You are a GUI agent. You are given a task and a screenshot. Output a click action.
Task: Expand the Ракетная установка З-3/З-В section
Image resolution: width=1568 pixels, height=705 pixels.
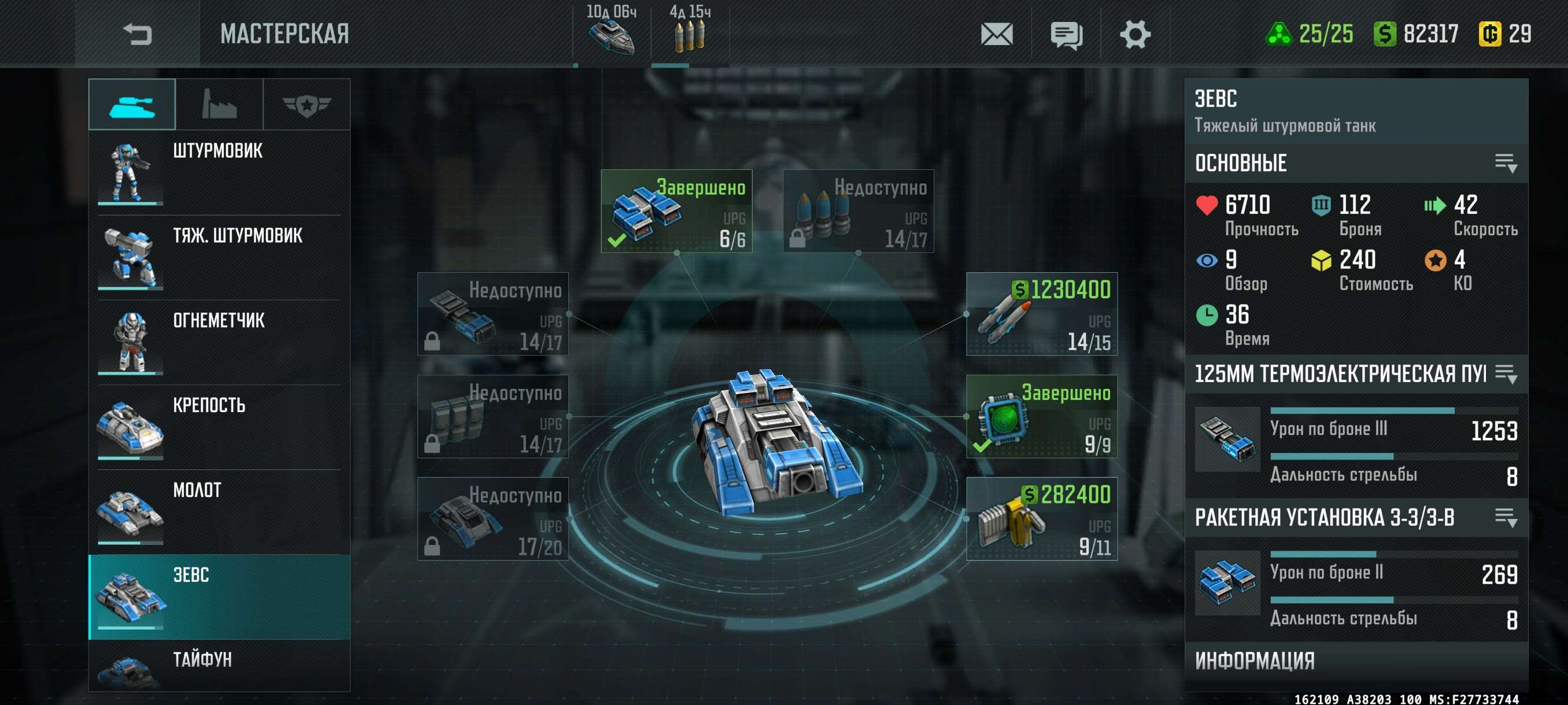click(1506, 518)
